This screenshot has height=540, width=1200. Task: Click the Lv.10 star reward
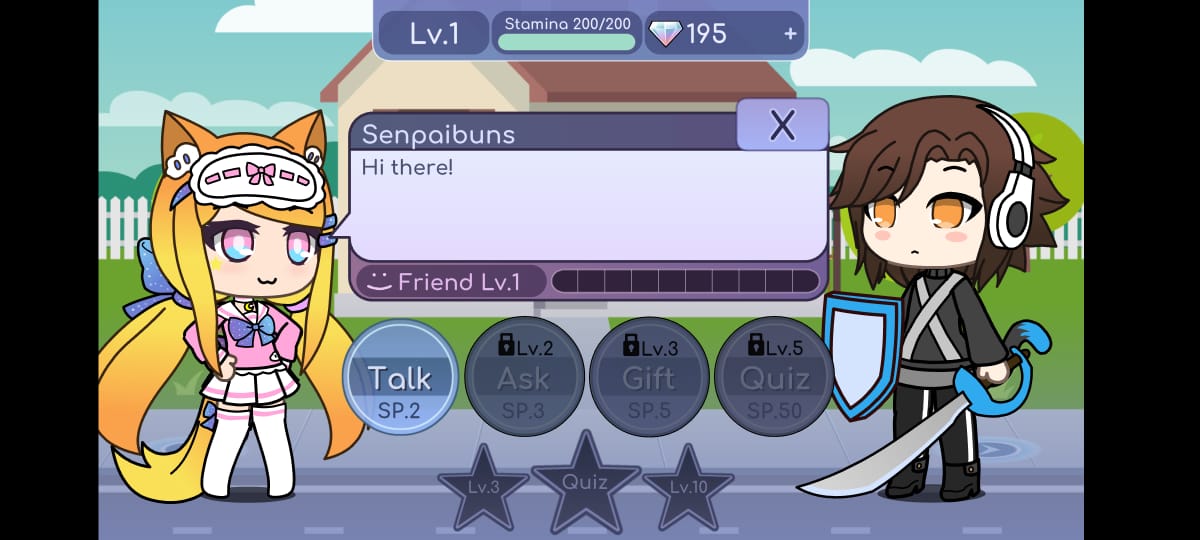point(687,489)
